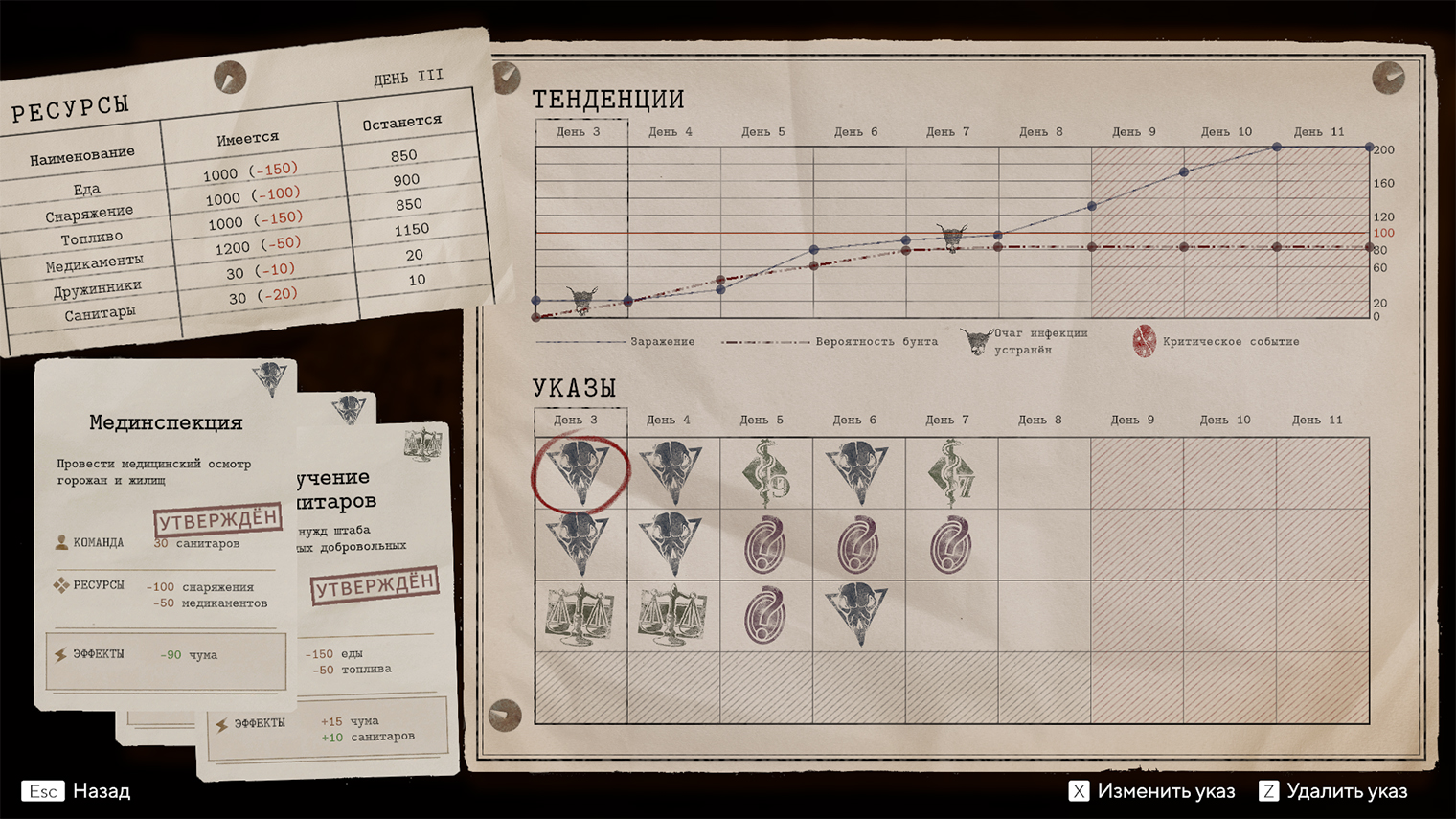Choose Удалить указ to delete the decree
The image size is (1456, 819).
point(1334,791)
